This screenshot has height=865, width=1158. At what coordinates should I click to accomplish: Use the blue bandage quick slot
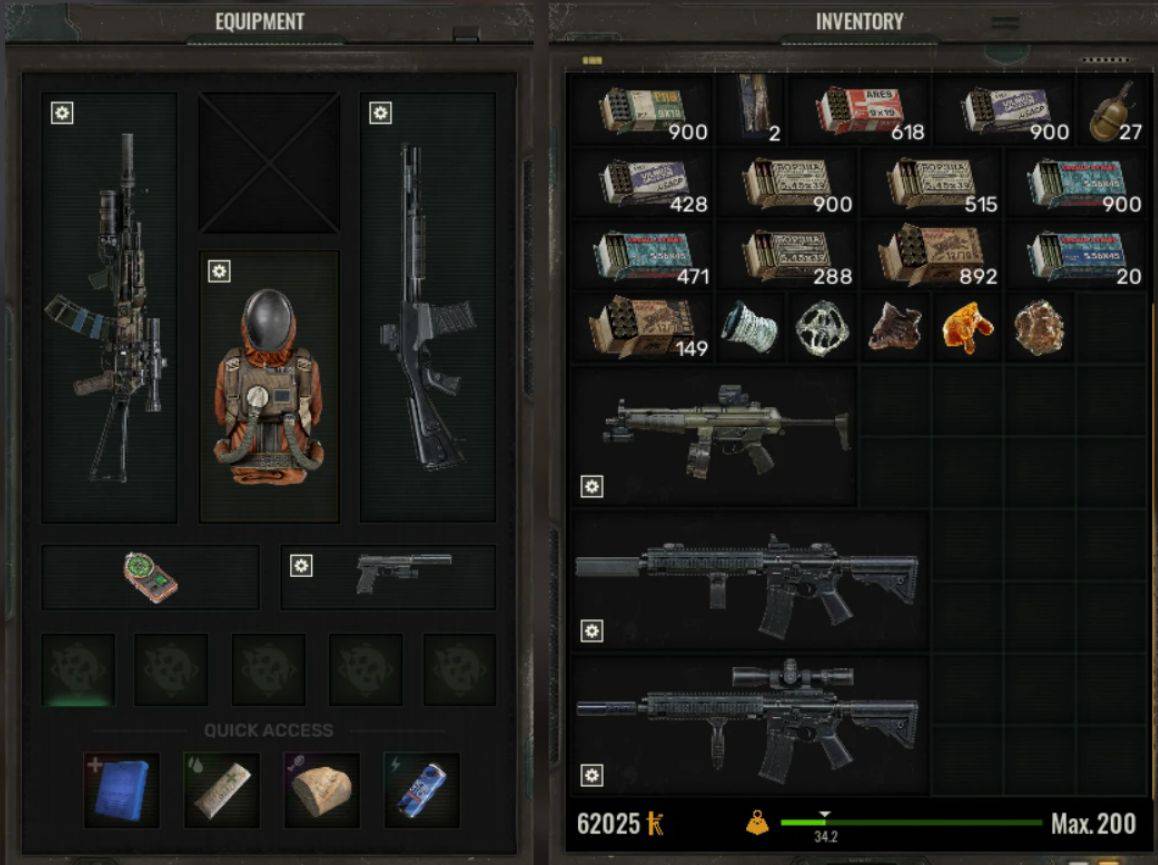(122, 790)
